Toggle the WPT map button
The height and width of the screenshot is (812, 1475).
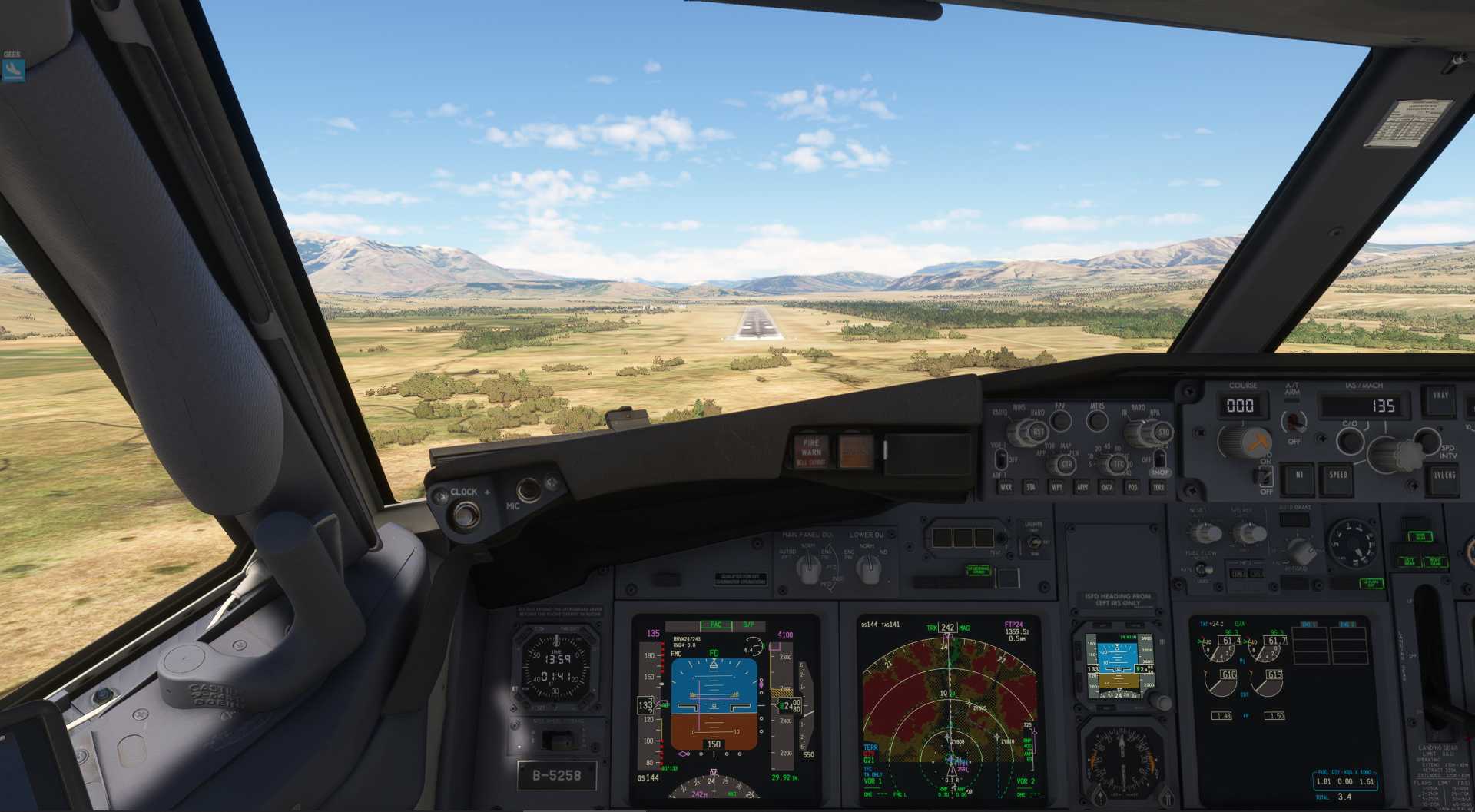click(1056, 487)
